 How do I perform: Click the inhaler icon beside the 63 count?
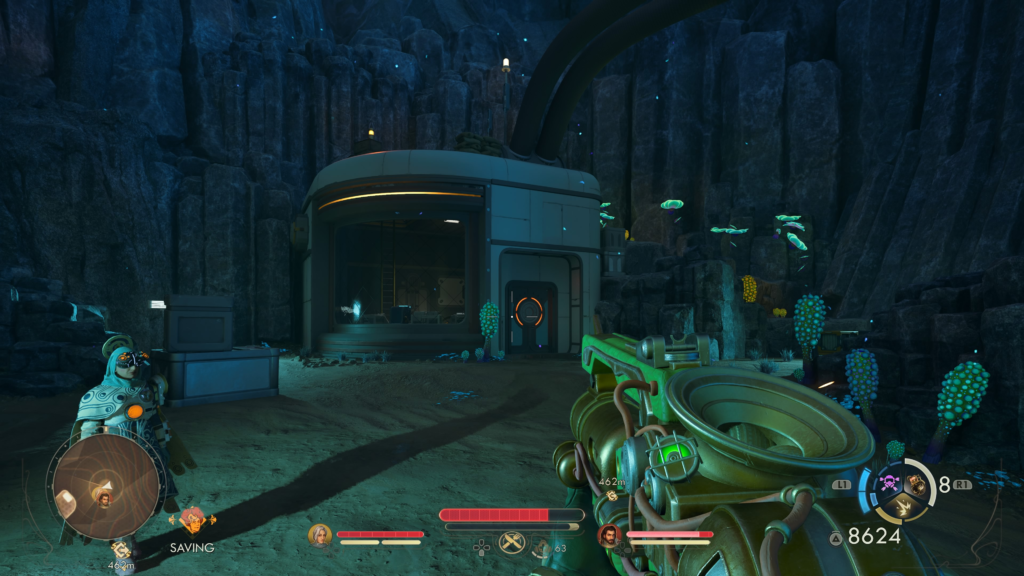tap(541, 546)
